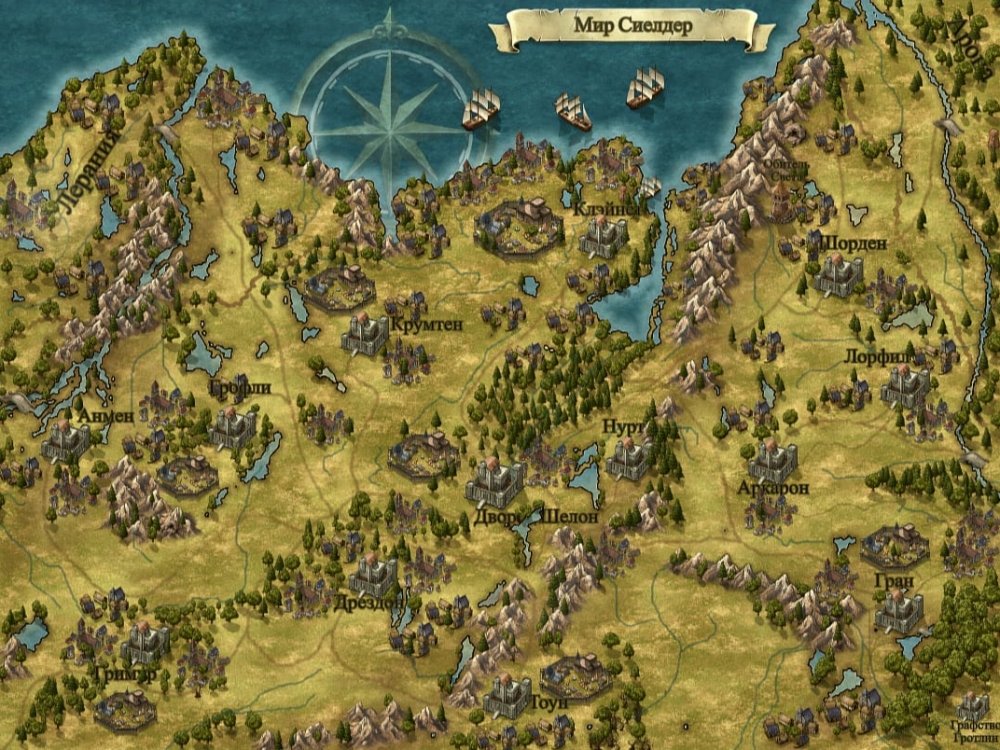Open the Тоун castle location

(507, 696)
